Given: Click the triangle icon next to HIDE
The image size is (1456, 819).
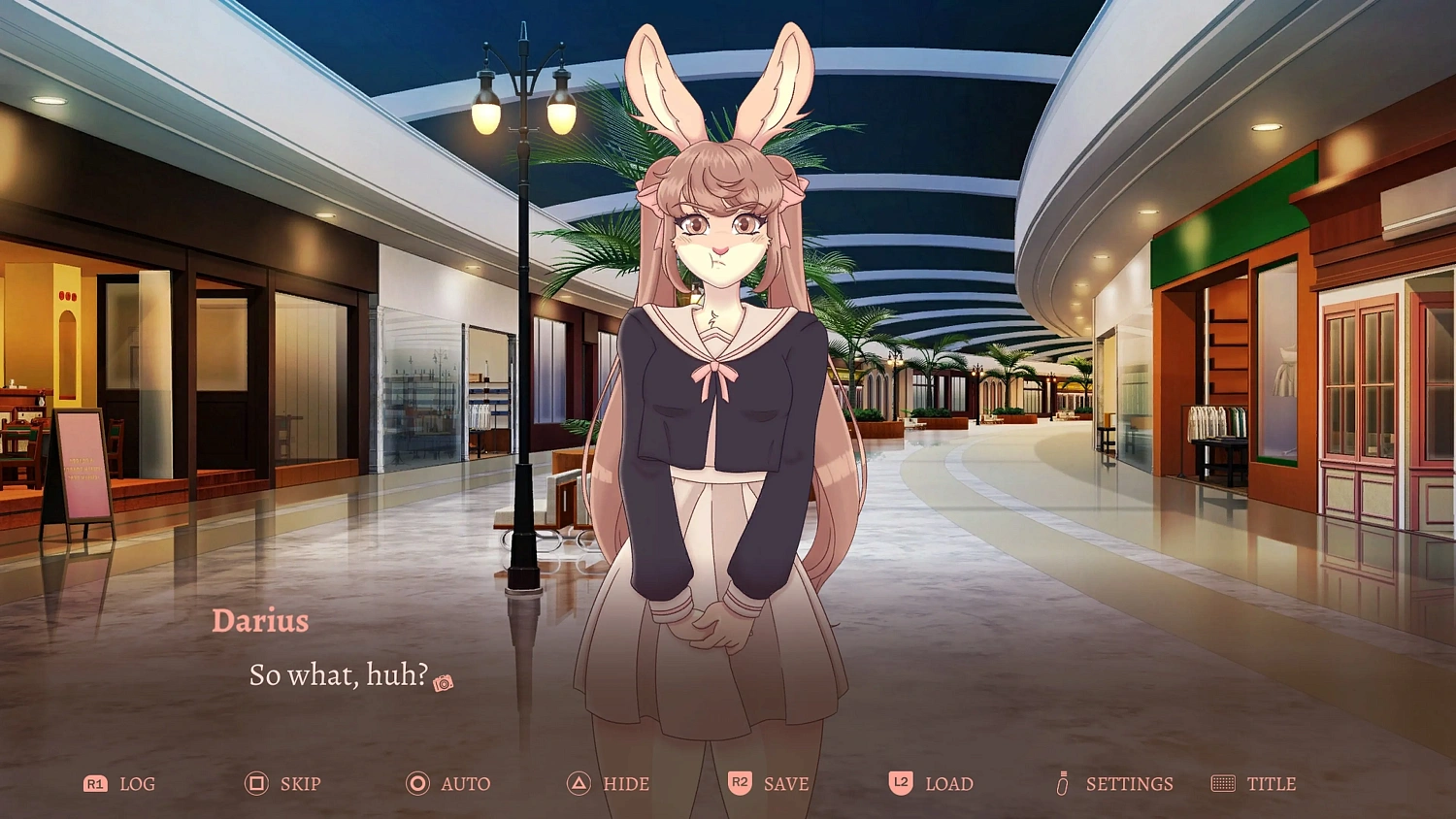Looking at the screenshot, I should point(580,783).
